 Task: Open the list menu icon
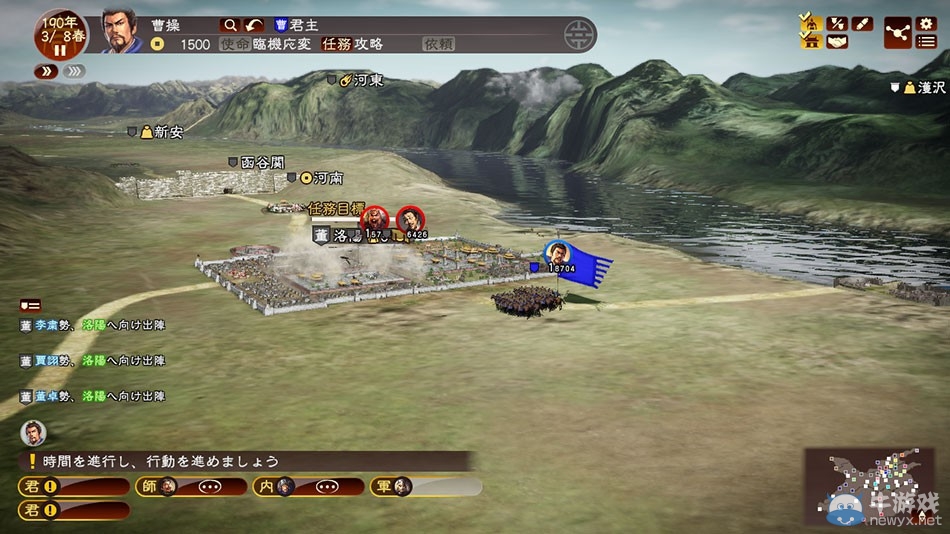pos(926,41)
